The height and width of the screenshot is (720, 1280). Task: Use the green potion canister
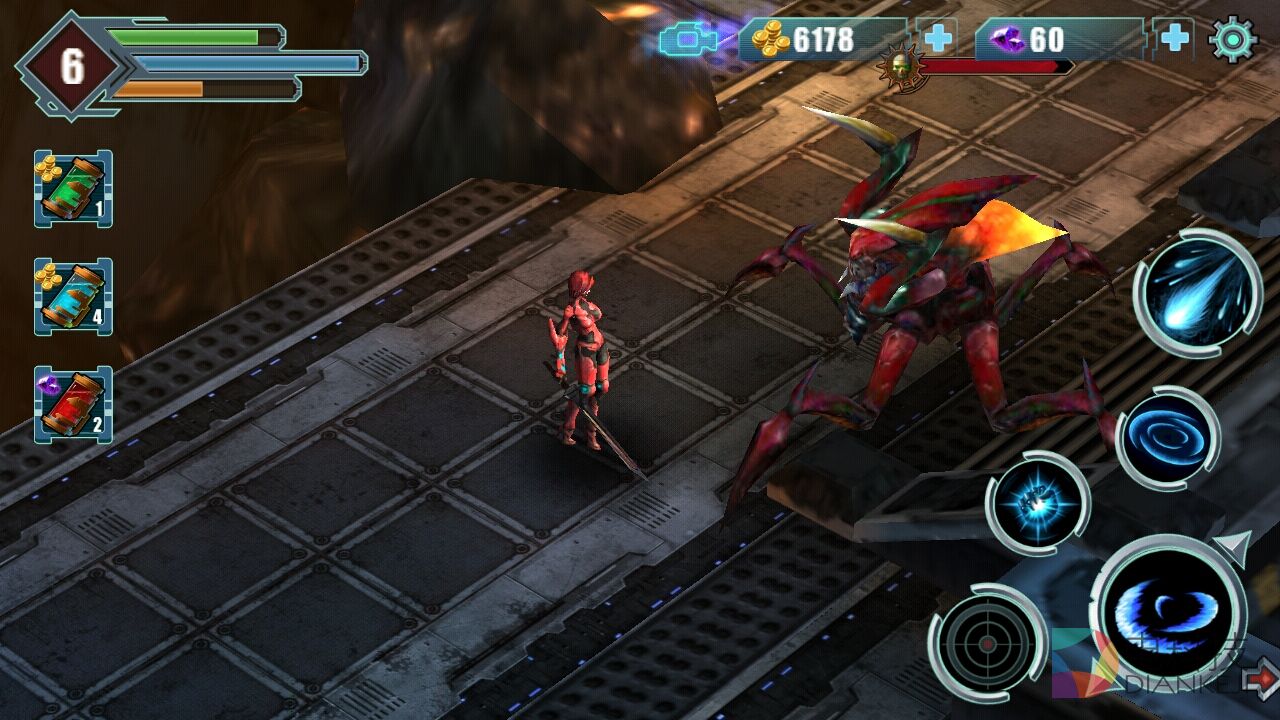coord(73,189)
